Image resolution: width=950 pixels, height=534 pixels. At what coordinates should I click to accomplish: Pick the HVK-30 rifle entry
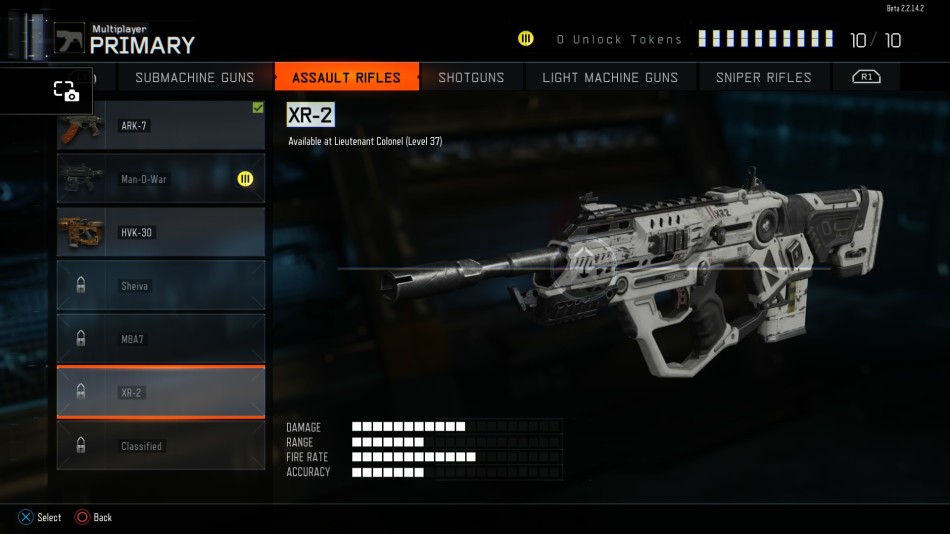(161, 233)
